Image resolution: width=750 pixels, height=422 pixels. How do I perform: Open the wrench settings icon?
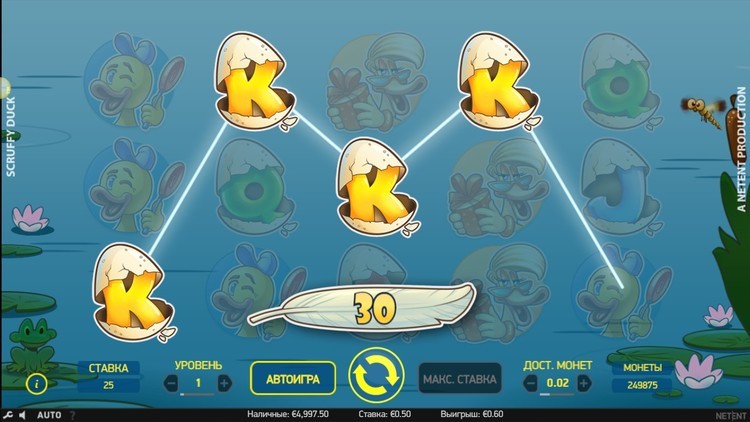pos(8,414)
